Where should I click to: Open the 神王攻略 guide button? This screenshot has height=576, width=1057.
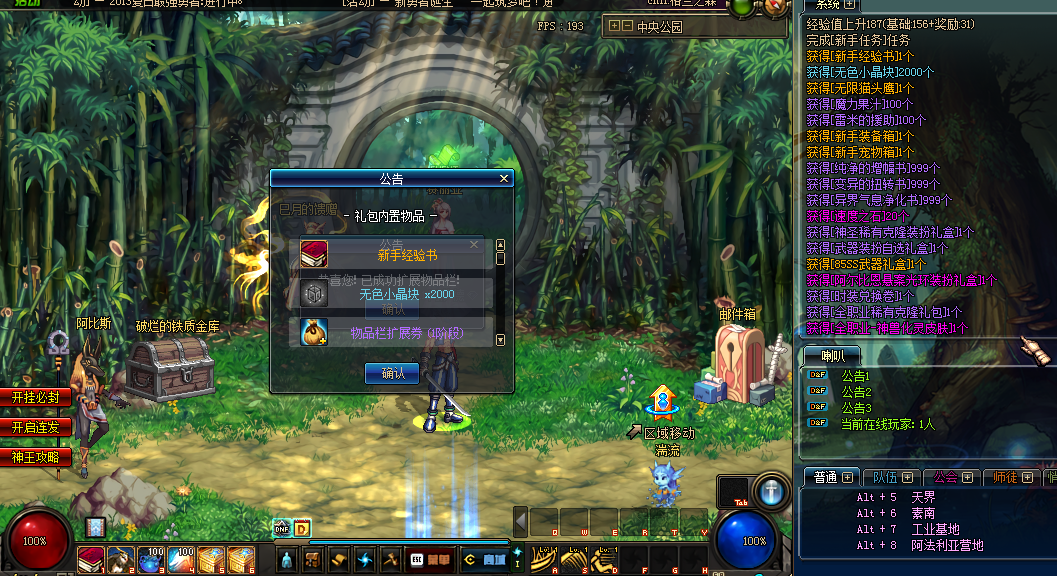tap(36, 457)
